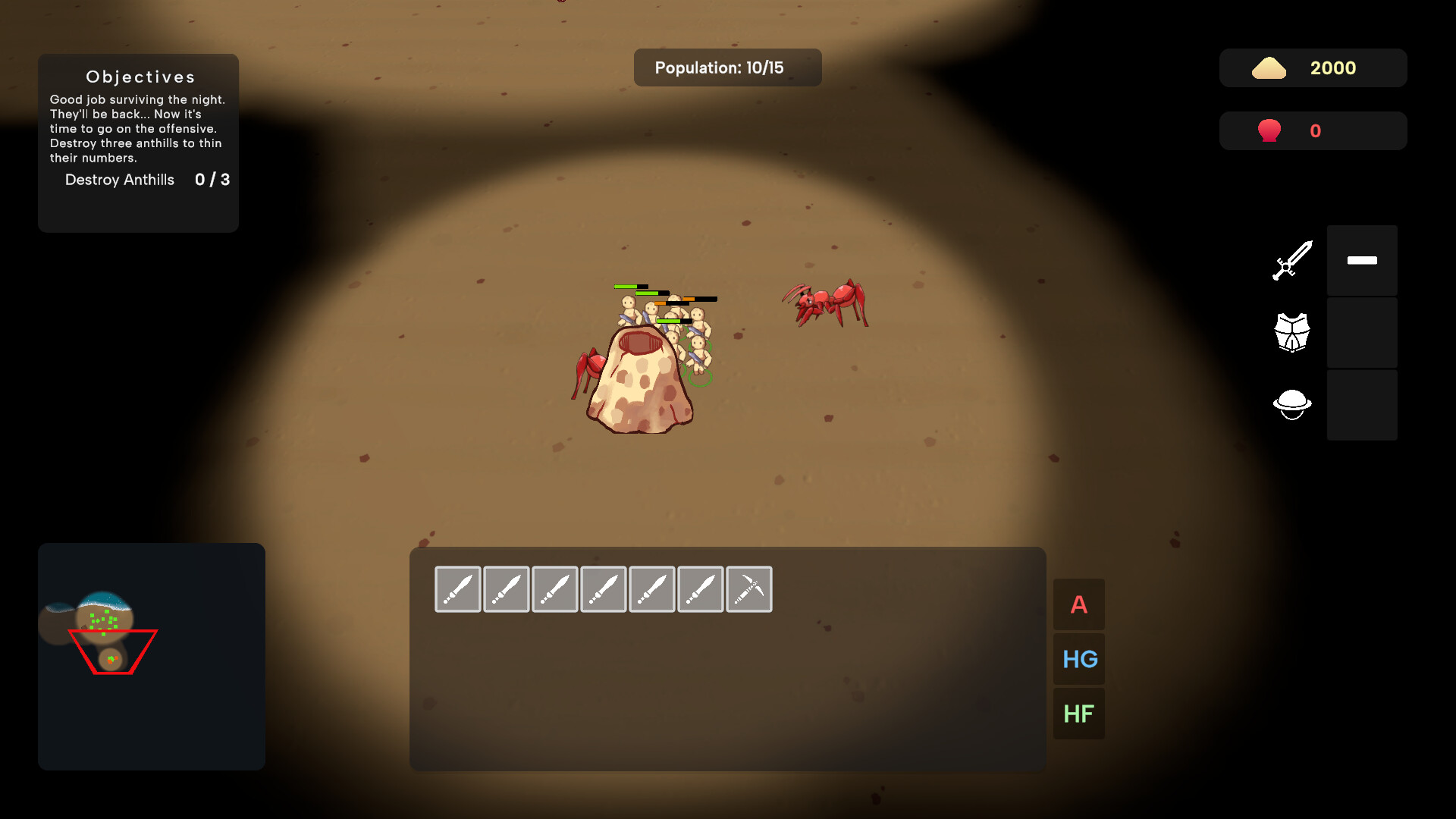
Task: Click the food resource icon
Action: (1270, 67)
